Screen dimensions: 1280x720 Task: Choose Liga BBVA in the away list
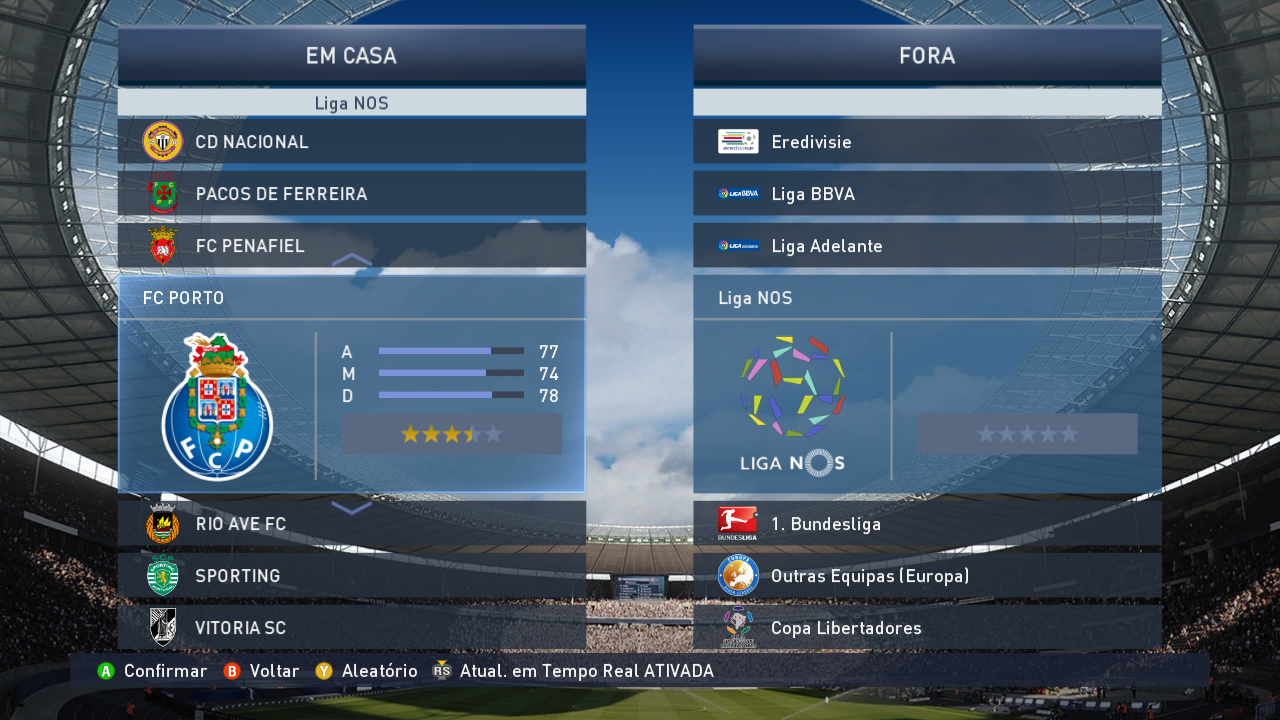pyautogui.click(x=927, y=194)
